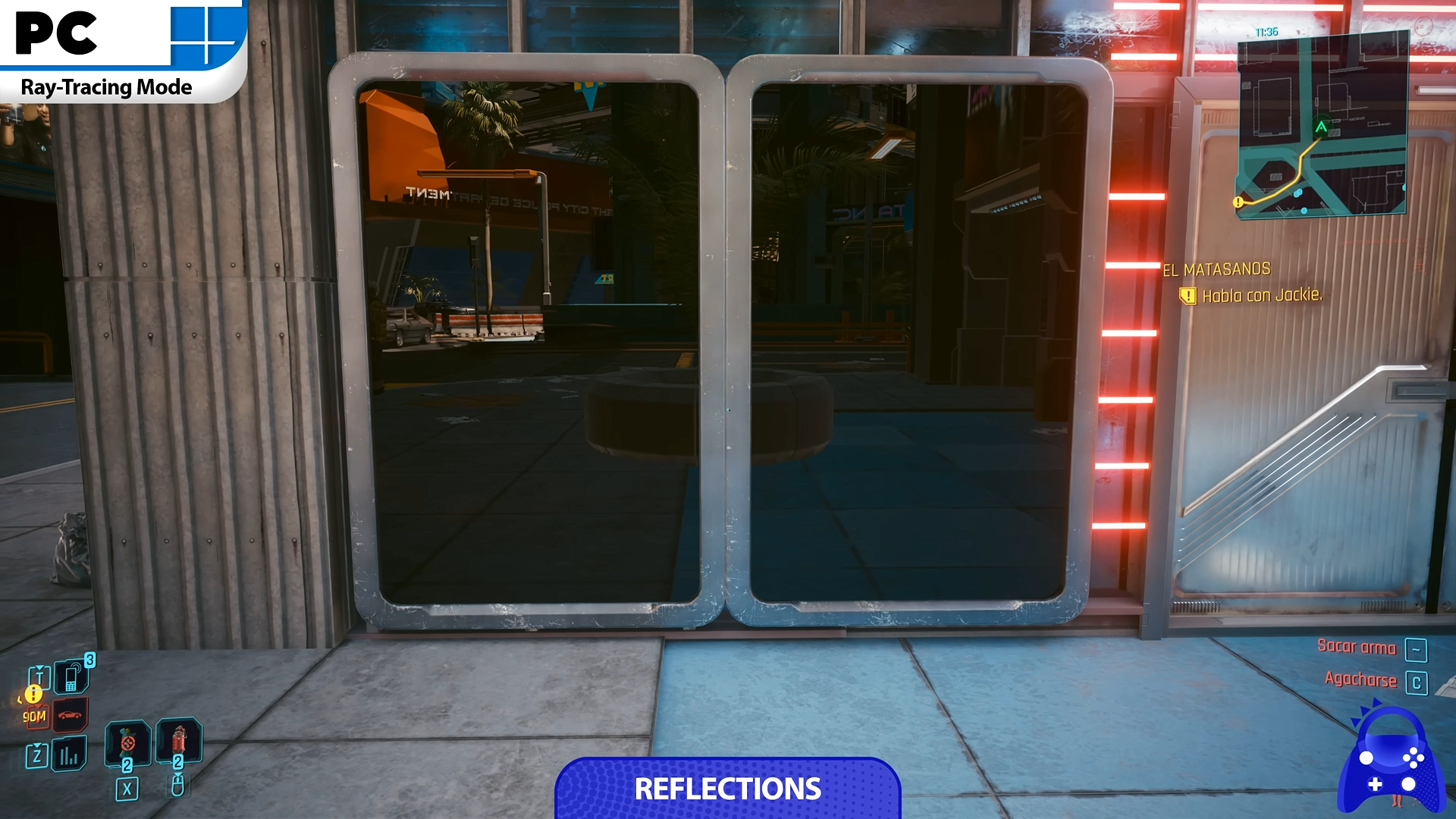The image size is (1456, 819).
Task: Click the yellow quest marker on the minimap
Action: (1238, 202)
